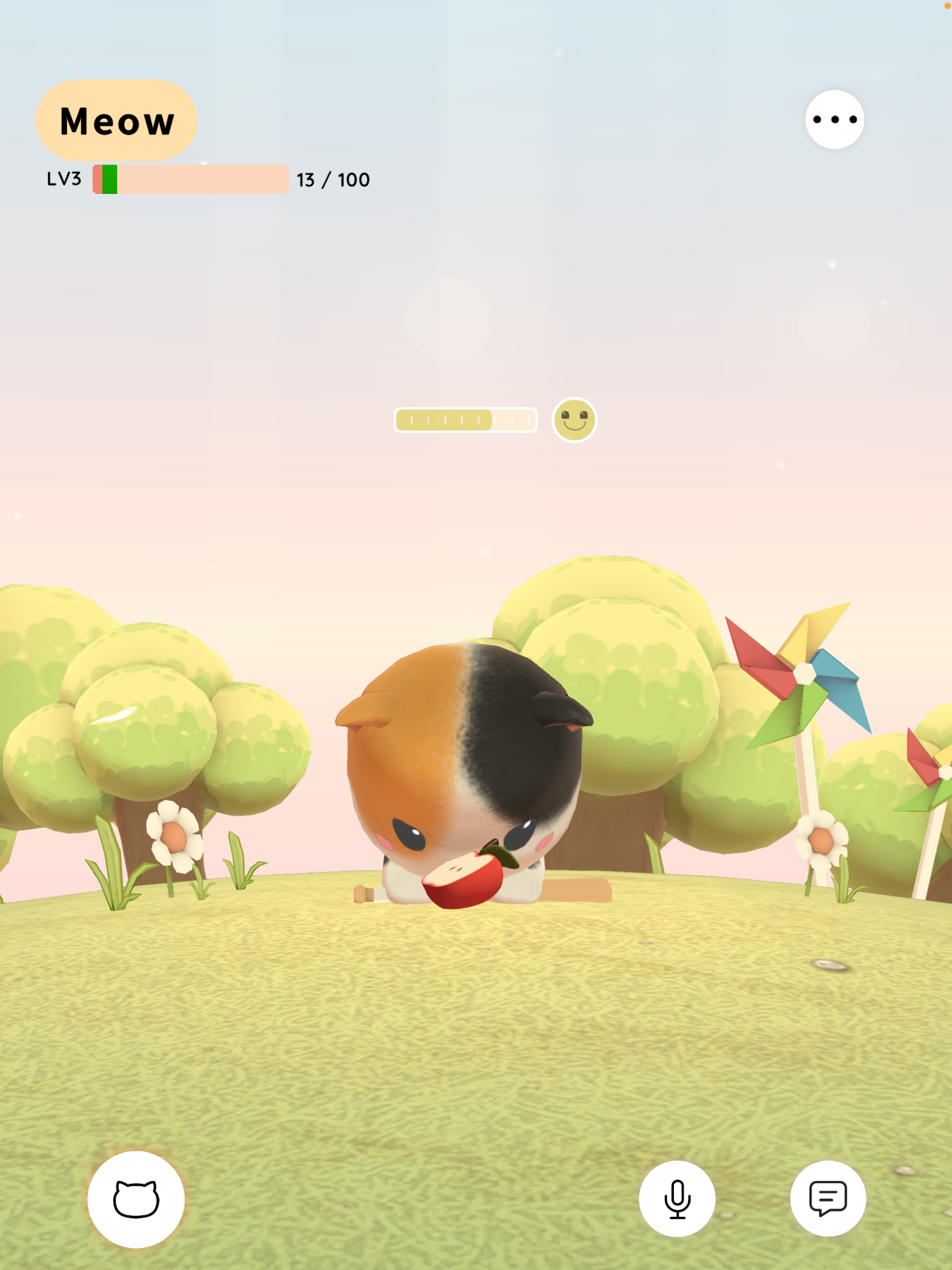Tap the experience progress bar
The image size is (952, 1270).
point(190,179)
